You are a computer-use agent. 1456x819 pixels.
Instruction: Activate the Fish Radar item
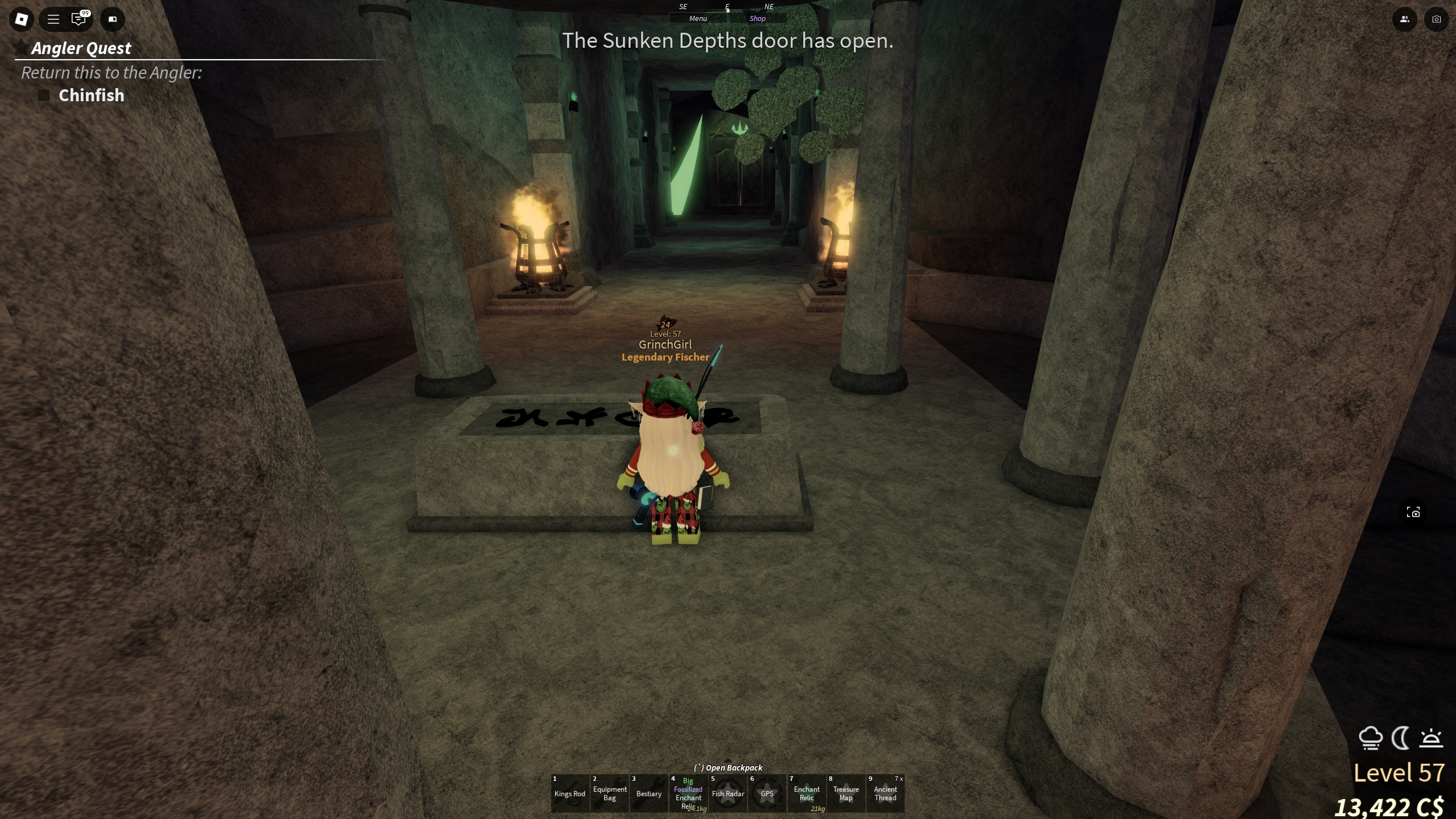point(728,793)
